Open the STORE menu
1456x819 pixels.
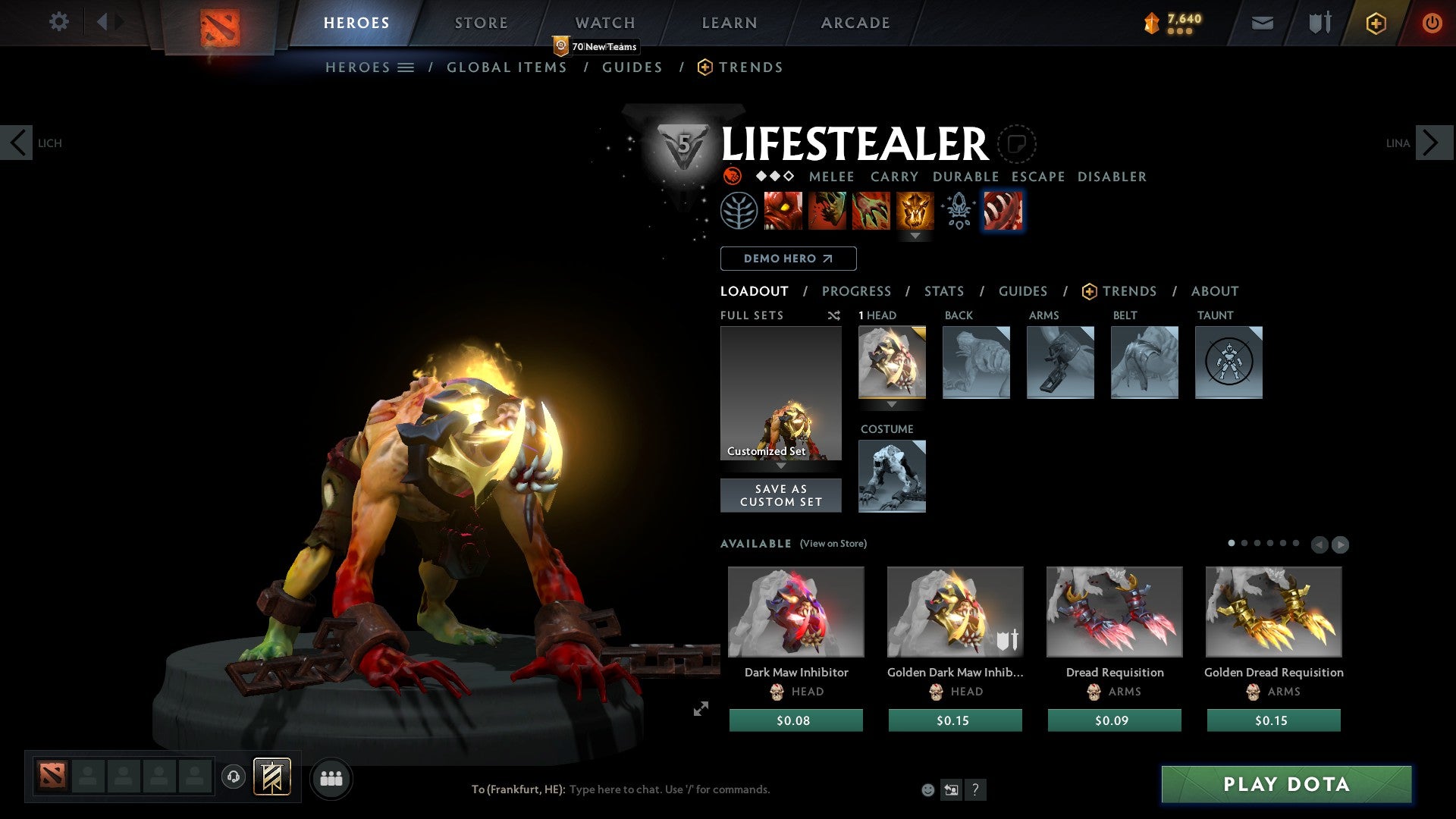480,22
